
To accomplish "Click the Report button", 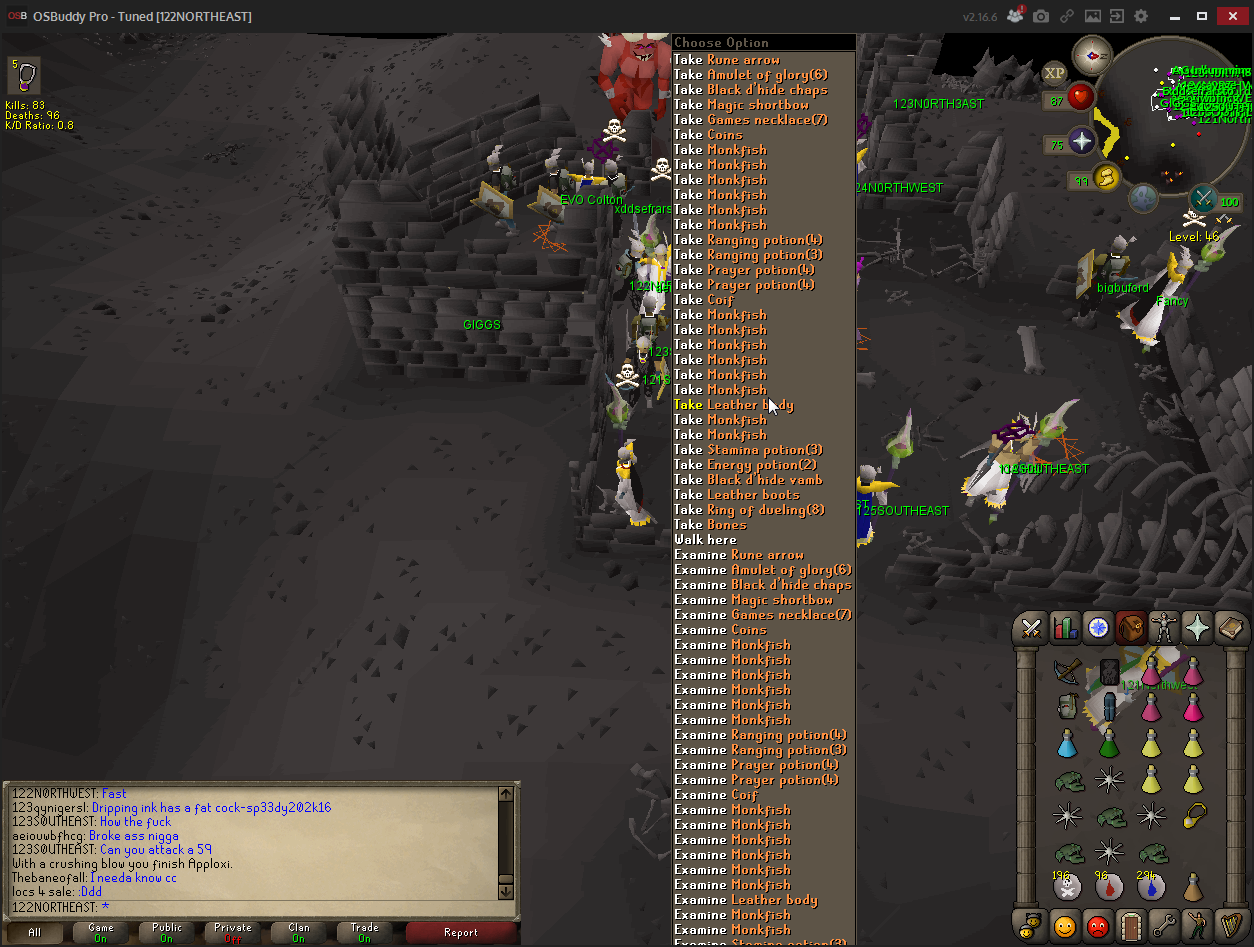I will tap(461, 933).
